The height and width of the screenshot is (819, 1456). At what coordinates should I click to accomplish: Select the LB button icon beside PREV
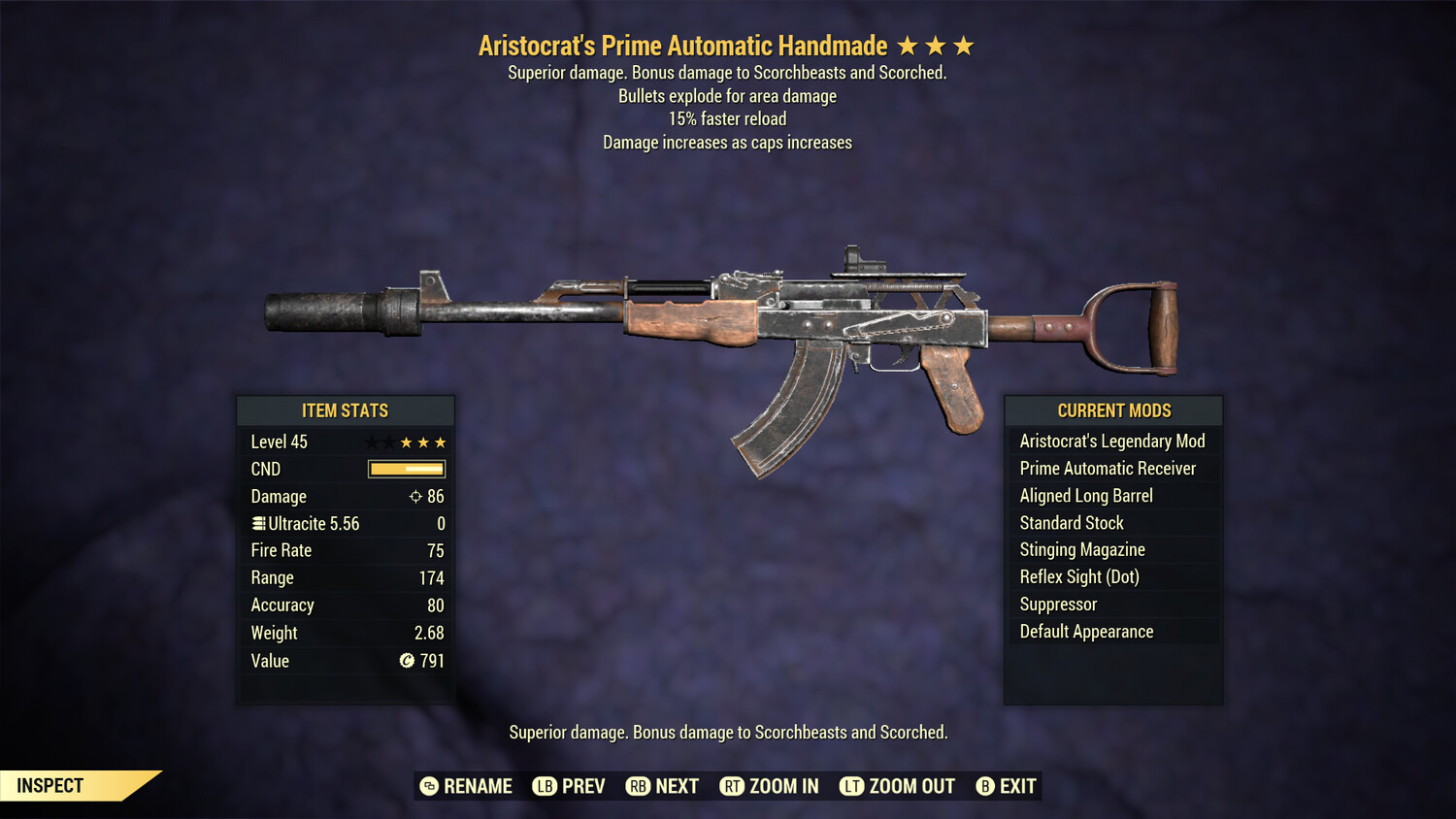pos(546,786)
